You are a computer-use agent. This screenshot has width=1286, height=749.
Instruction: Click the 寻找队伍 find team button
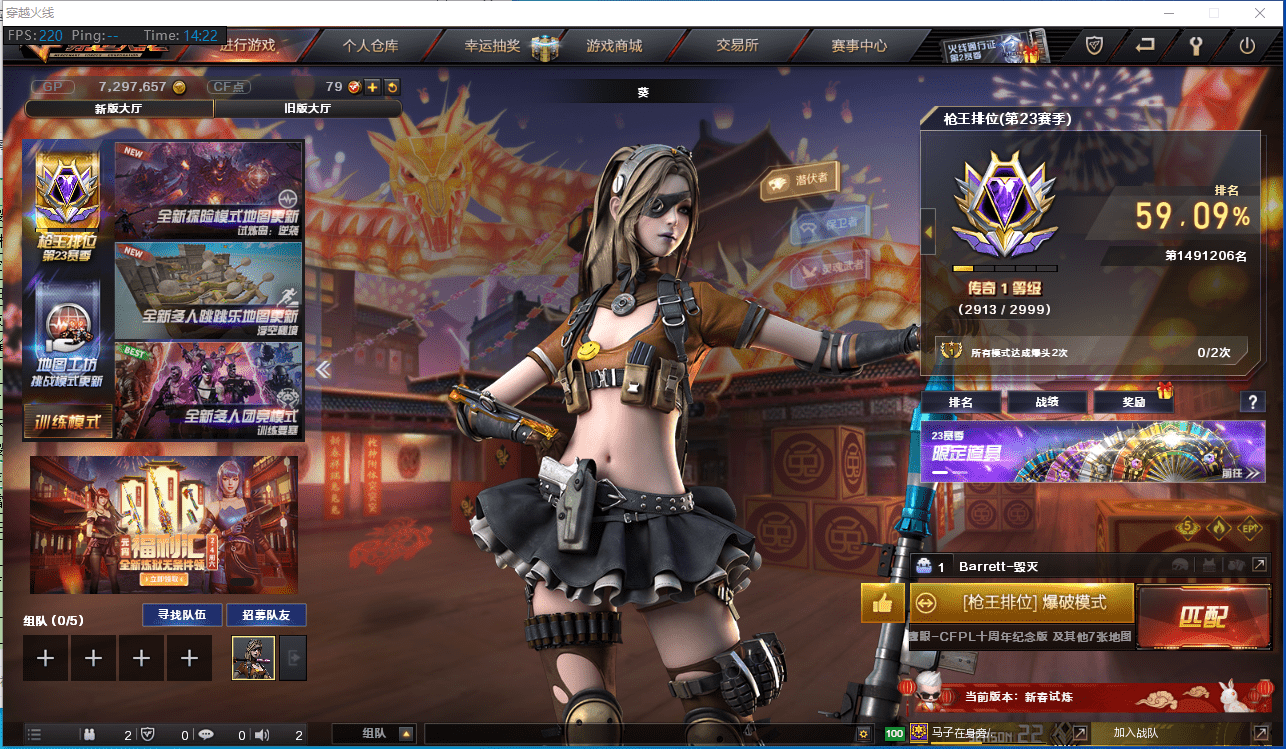(x=175, y=614)
